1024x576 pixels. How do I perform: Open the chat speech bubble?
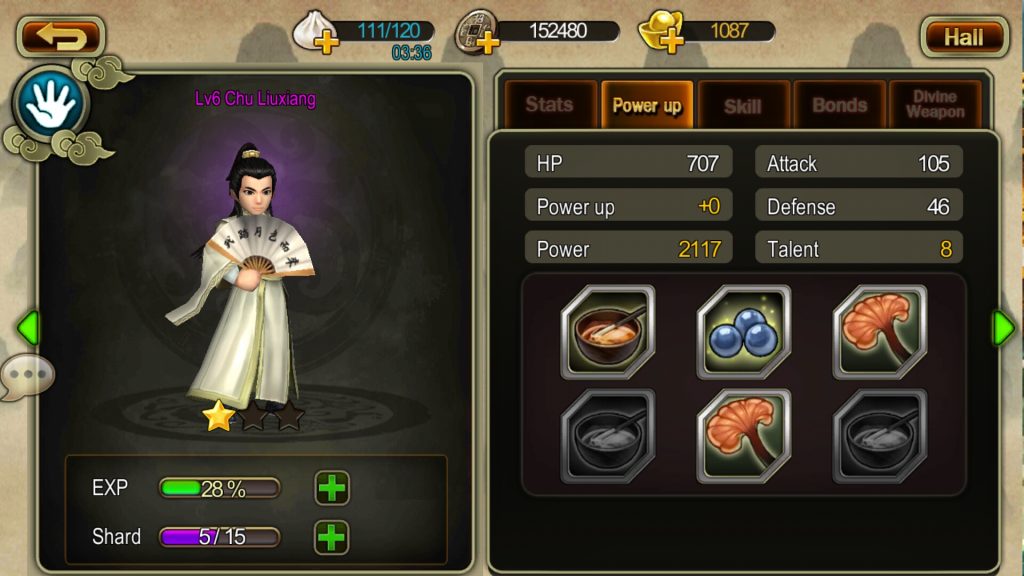[x=27, y=376]
